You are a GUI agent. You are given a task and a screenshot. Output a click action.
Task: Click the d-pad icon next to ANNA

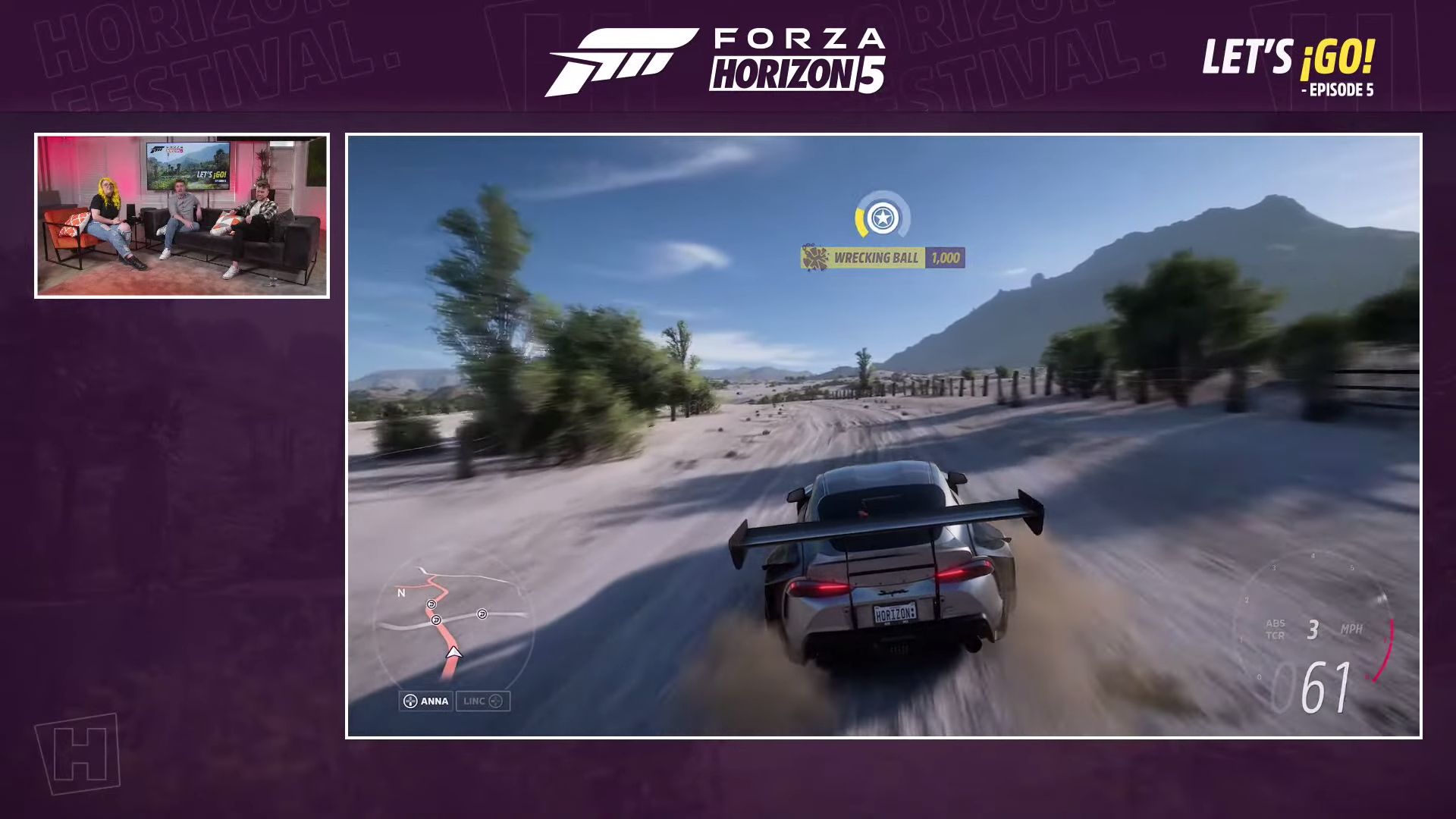410,701
